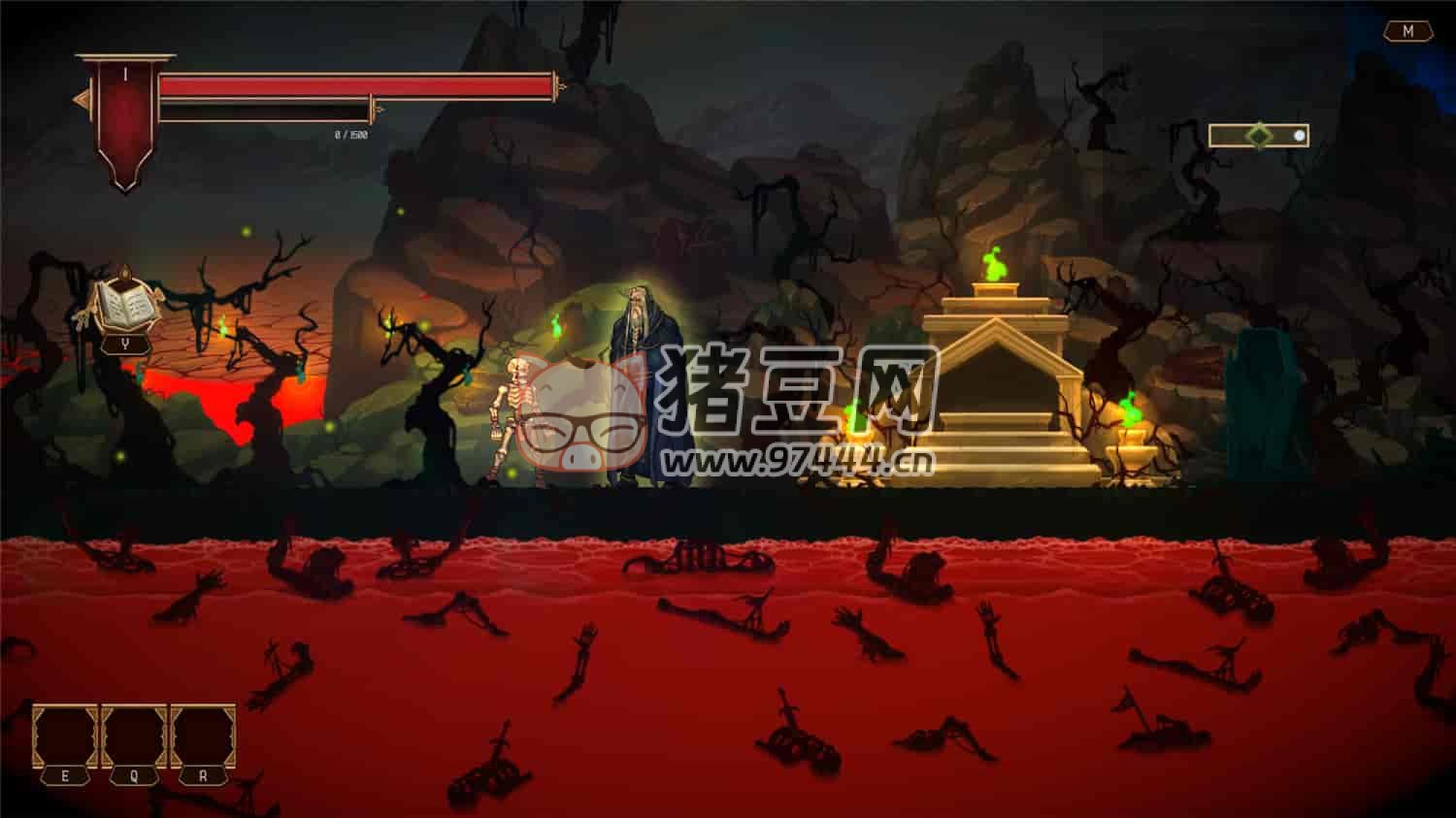This screenshot has height=818, width=1456.
Task: Click the room indicator minimap widget
Action: point(1258,136)
